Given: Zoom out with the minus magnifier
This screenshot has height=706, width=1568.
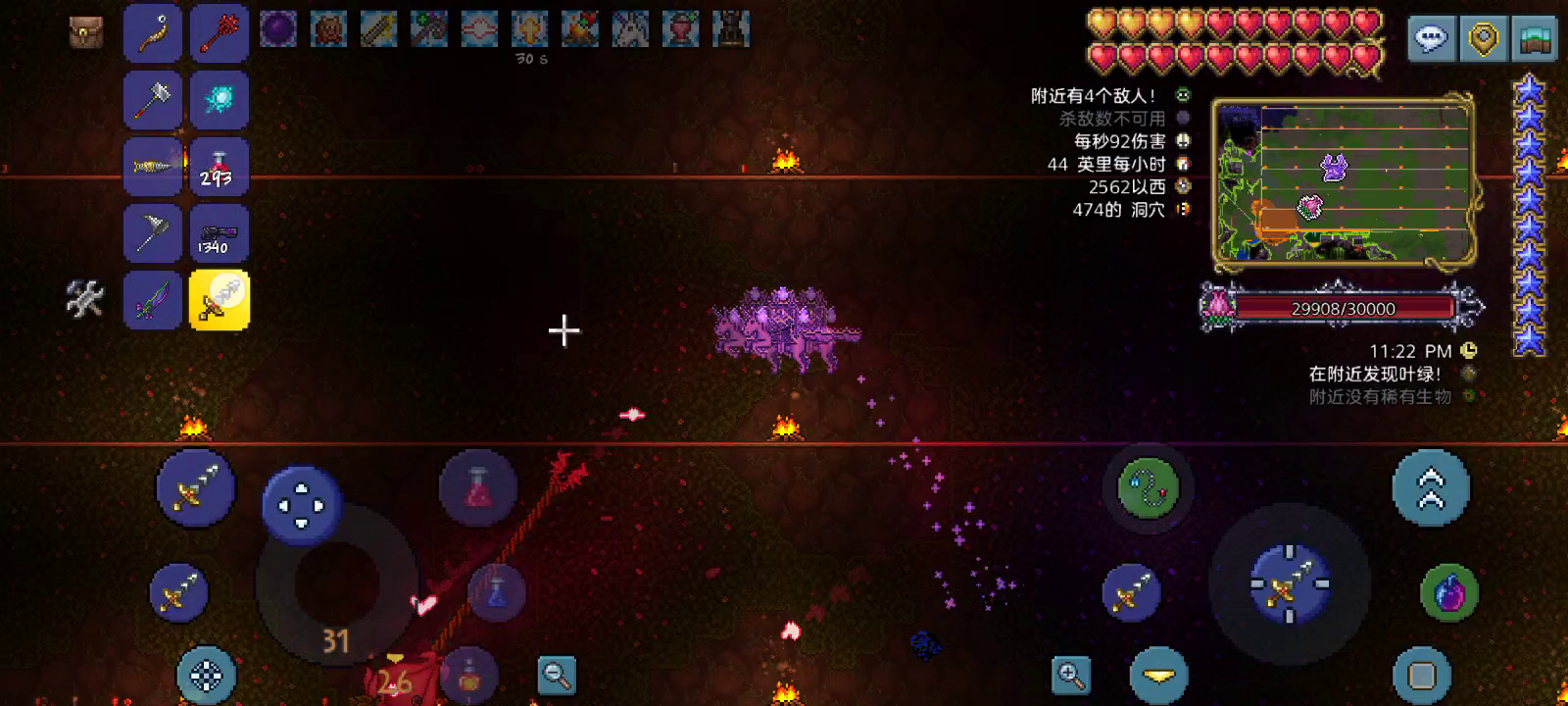Looking at the screenshot, I should coord(557,675).
